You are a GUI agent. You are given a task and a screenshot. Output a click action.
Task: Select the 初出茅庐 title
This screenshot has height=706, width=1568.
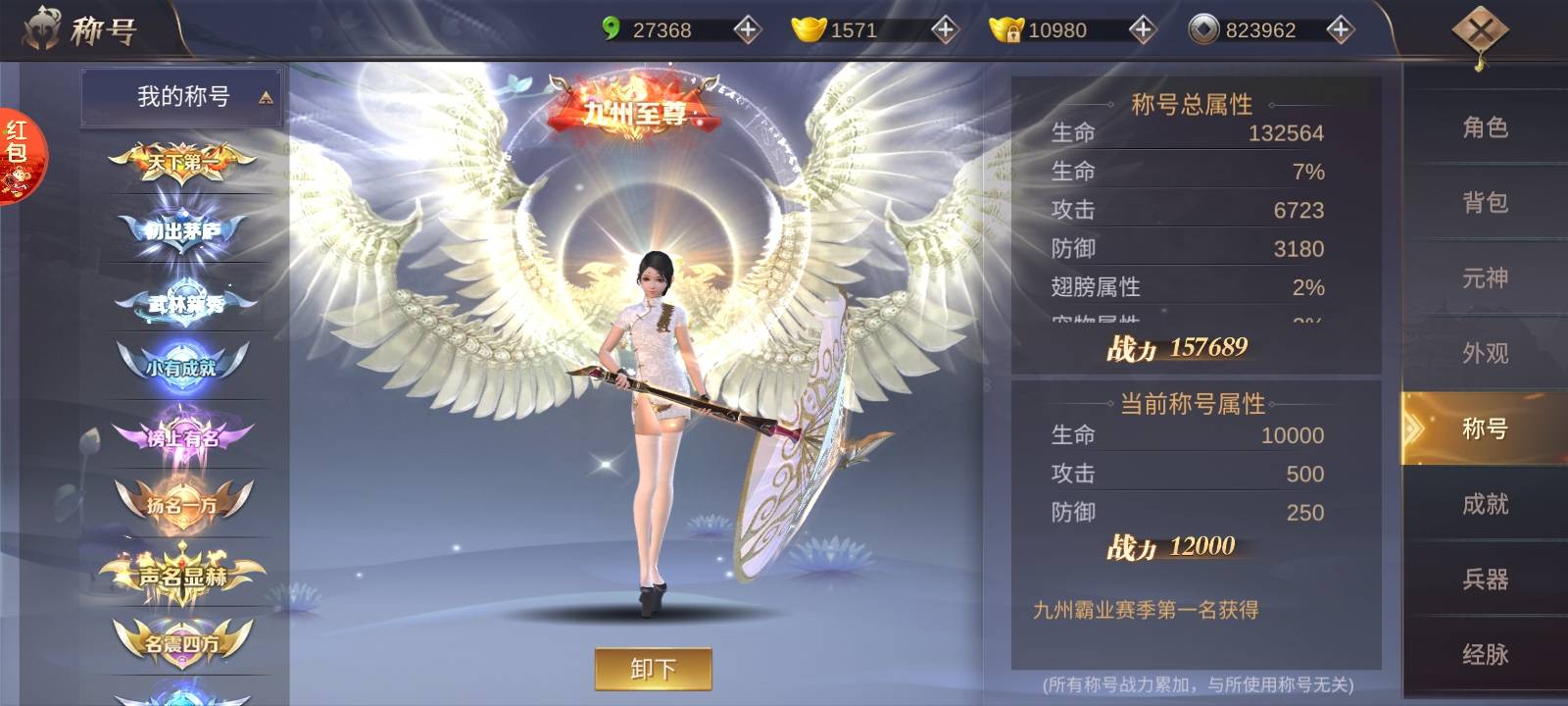click(182, 231)
